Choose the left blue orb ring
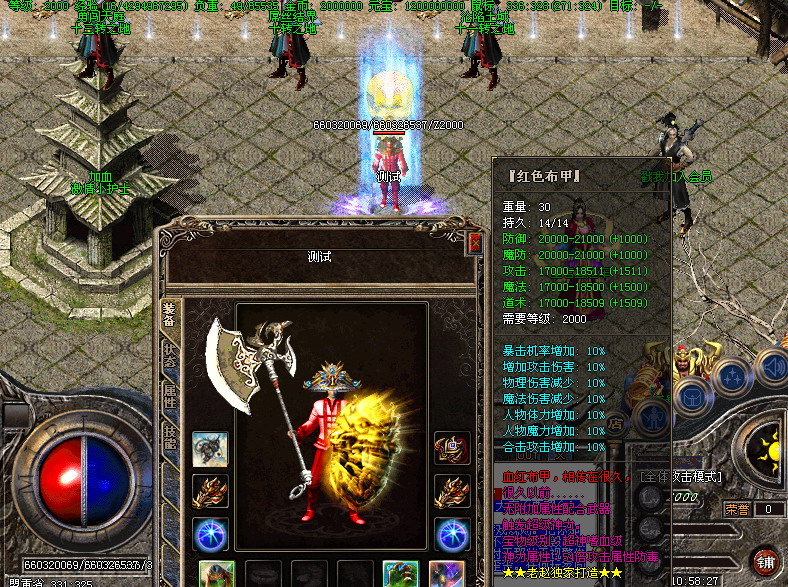This screenshot has height=587, width=788. (210, 534)
